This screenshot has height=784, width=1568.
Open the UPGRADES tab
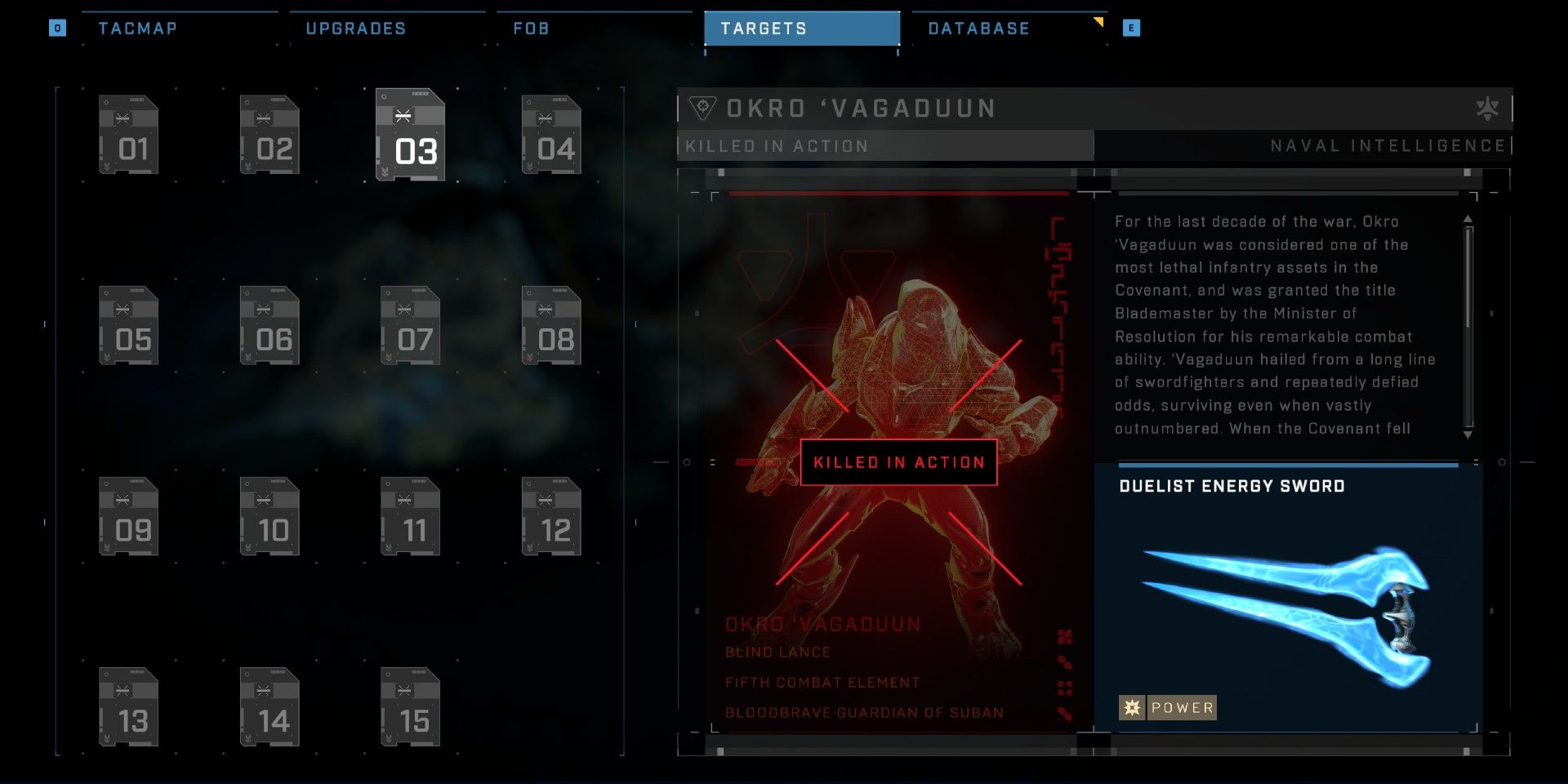click(x=355, y=29)
